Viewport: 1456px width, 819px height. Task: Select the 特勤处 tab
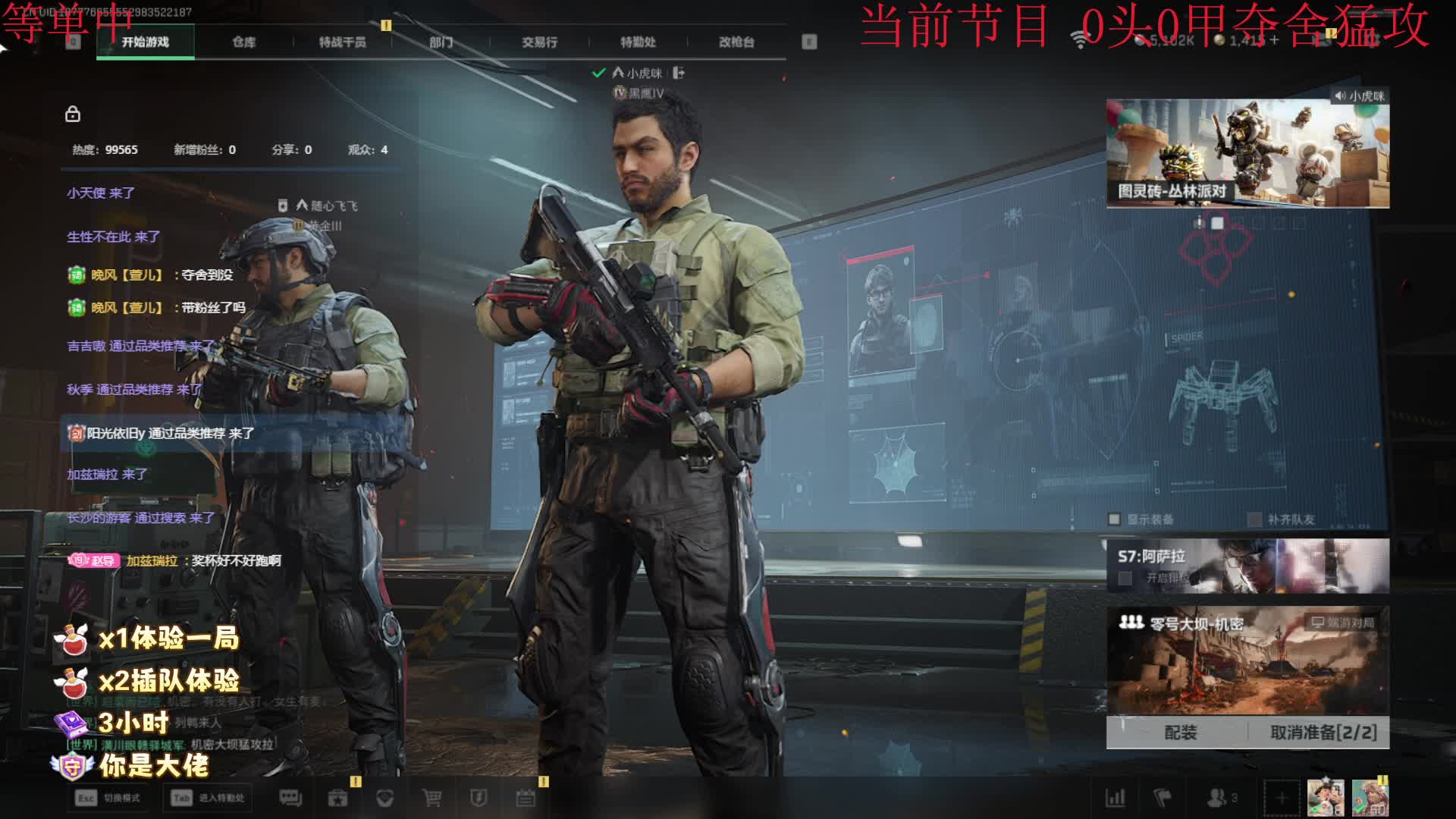click(638, 42)
